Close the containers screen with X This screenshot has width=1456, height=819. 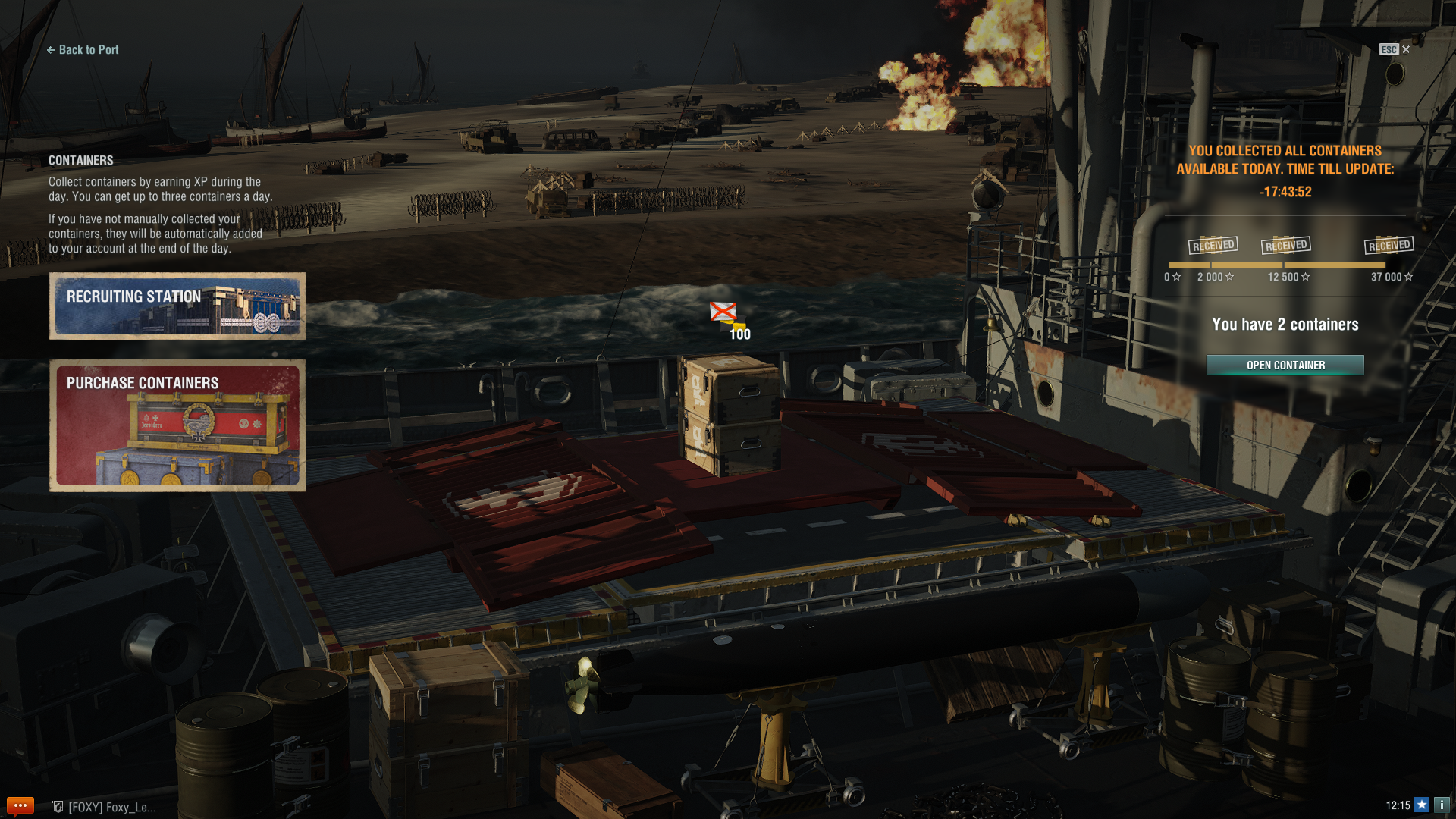pyautogui.click(x=1406, y=49)
